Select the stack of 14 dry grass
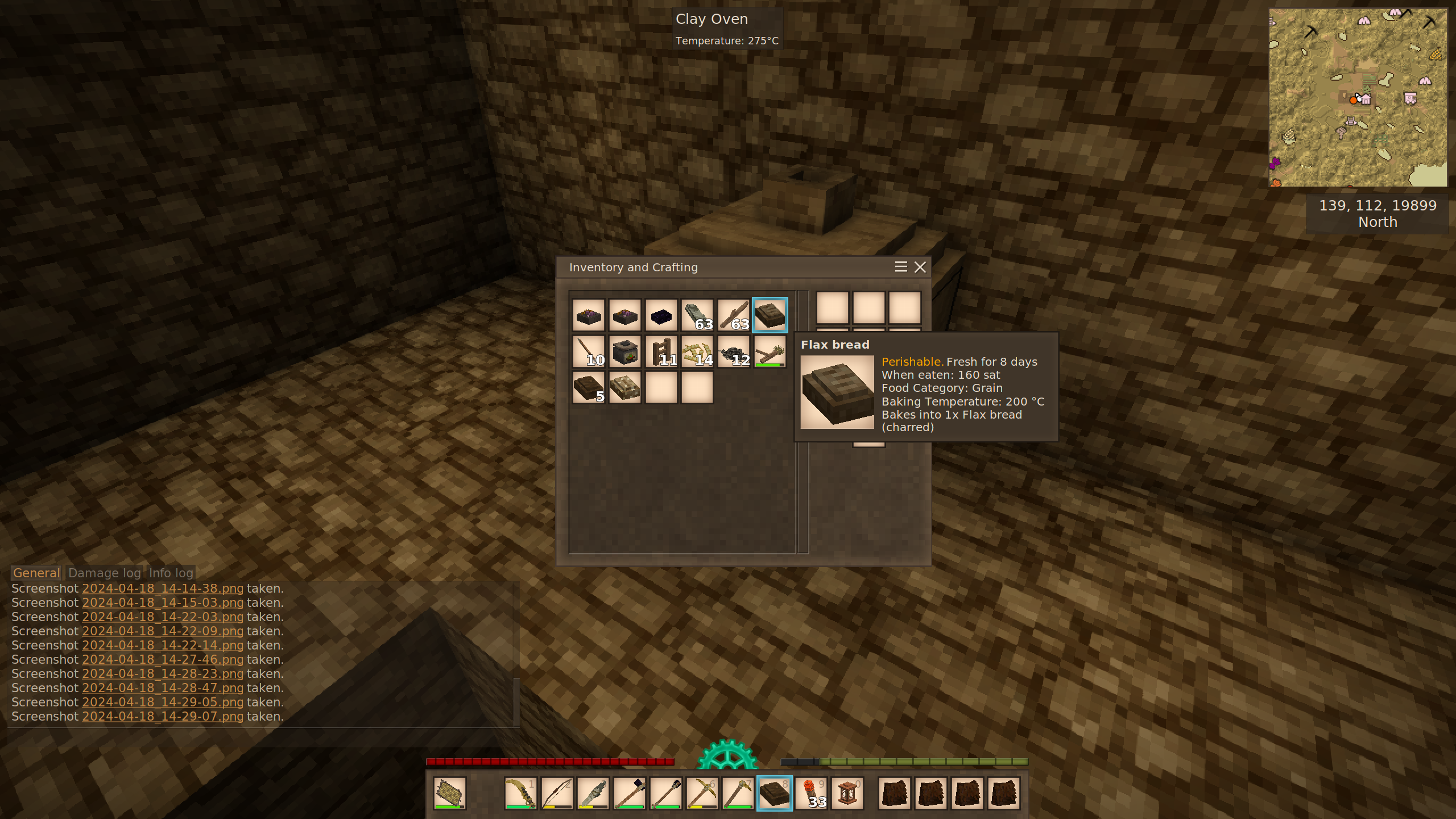This screenshot has width=1456, height=819. [697, 351]
